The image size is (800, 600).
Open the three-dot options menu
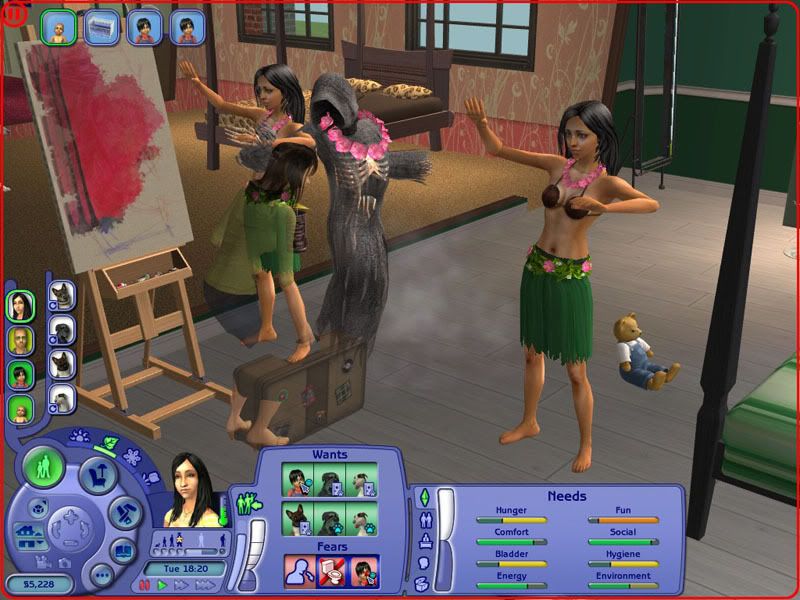pos(100,574)
